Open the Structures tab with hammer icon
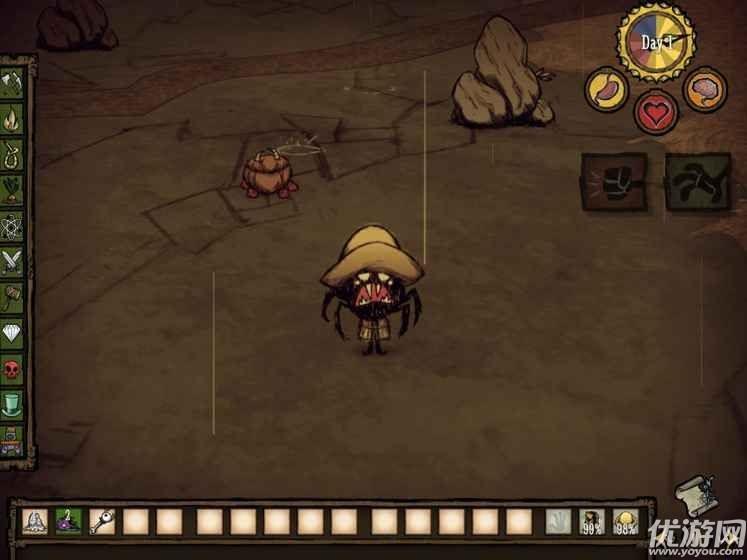The image size is (747, 560). [x=13, y=297]
